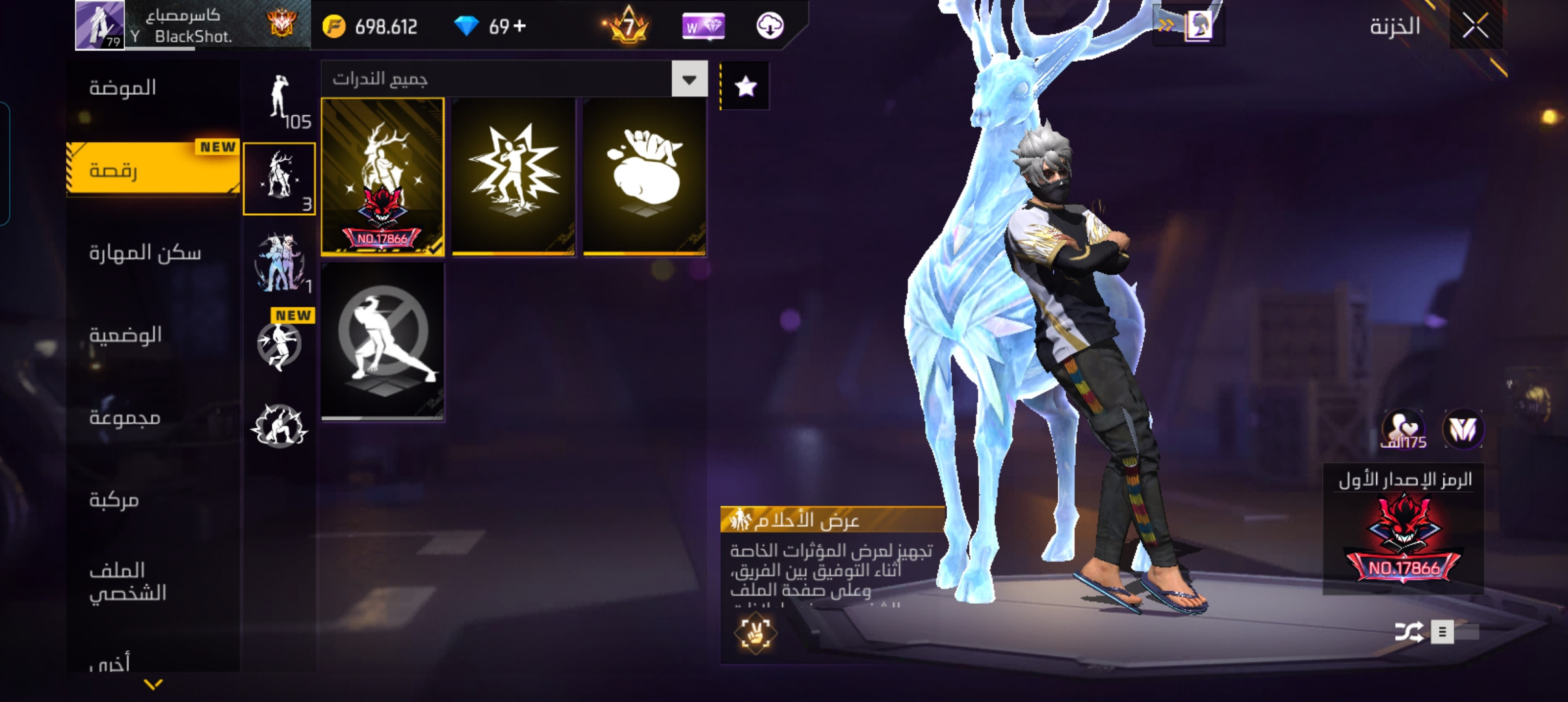Expand the all rarities dropdown filter
The image size is (1568, 702).
689,79
